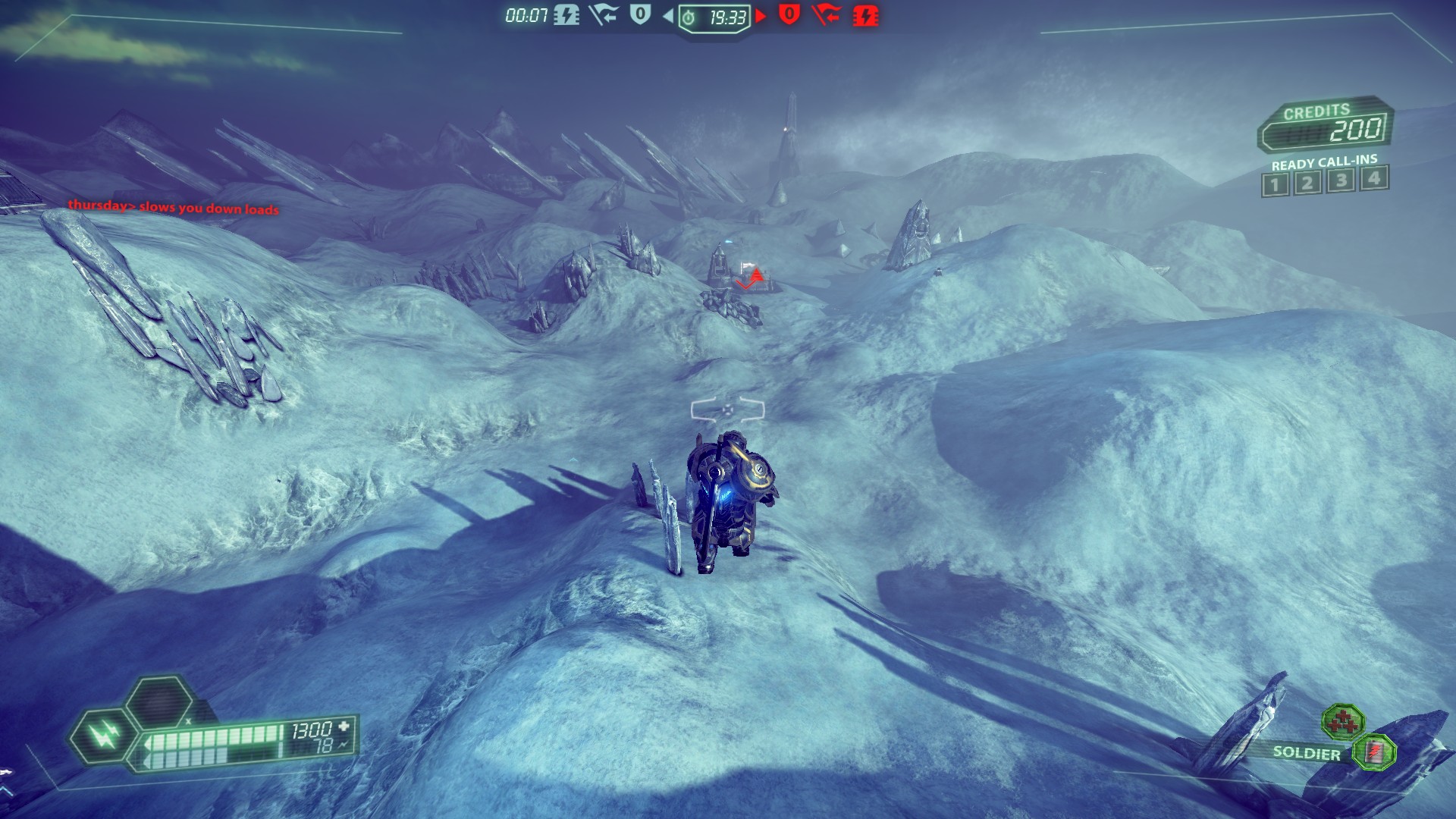Select the battery energy perk icon
The height and width of the screenshot is (819, 1456).
pos(1374,752)
